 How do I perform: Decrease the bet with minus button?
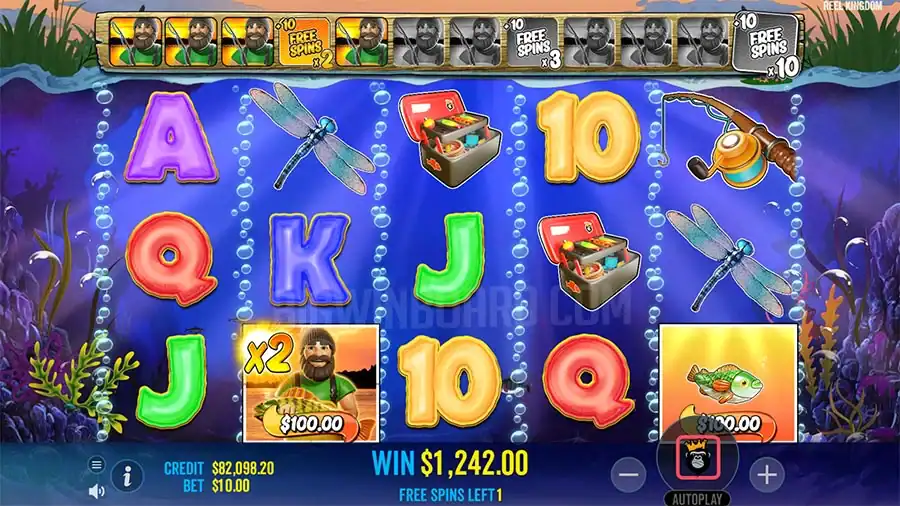628,474
